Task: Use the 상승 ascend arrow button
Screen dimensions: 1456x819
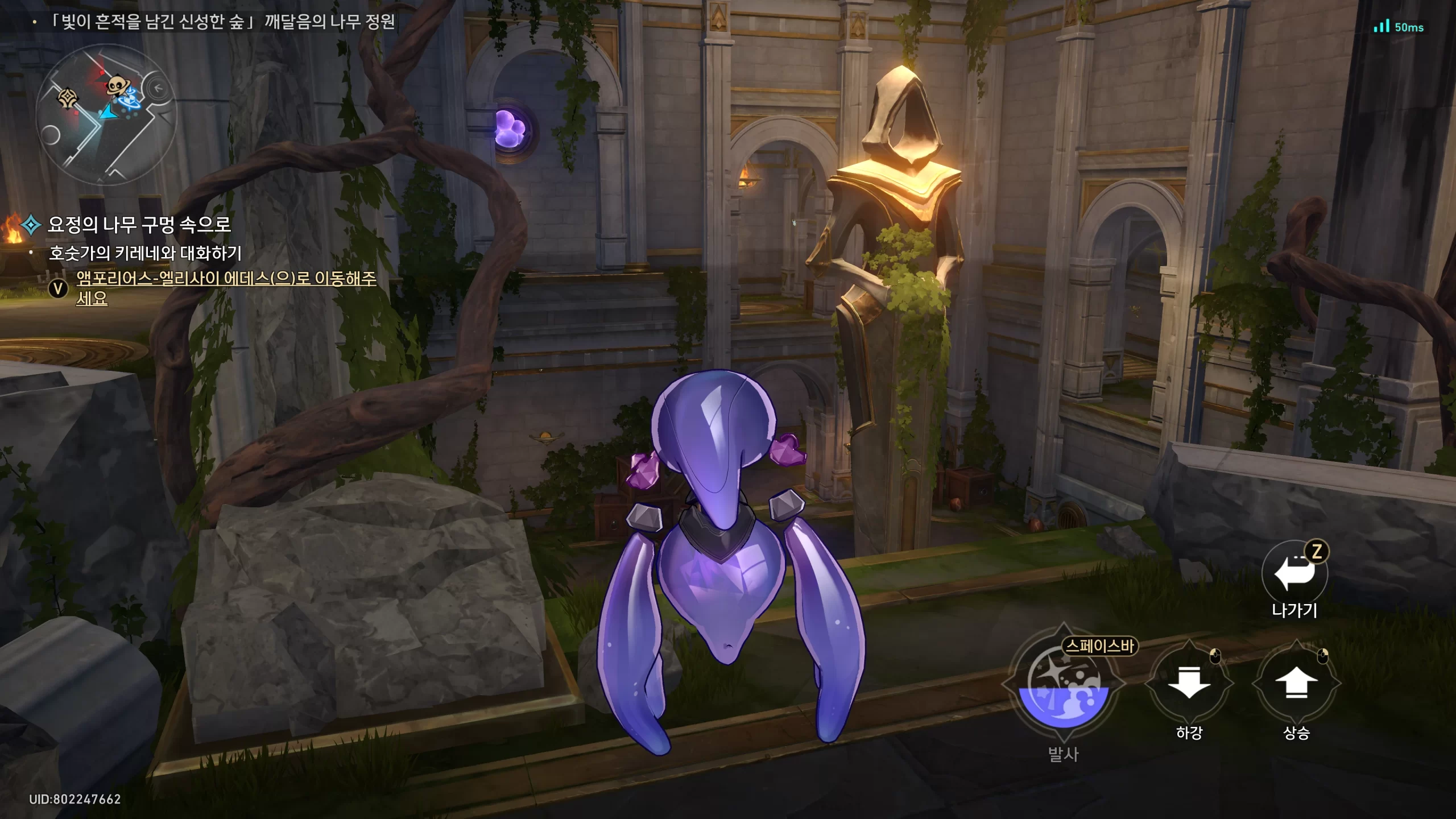Action: [x=1296, y=682]
